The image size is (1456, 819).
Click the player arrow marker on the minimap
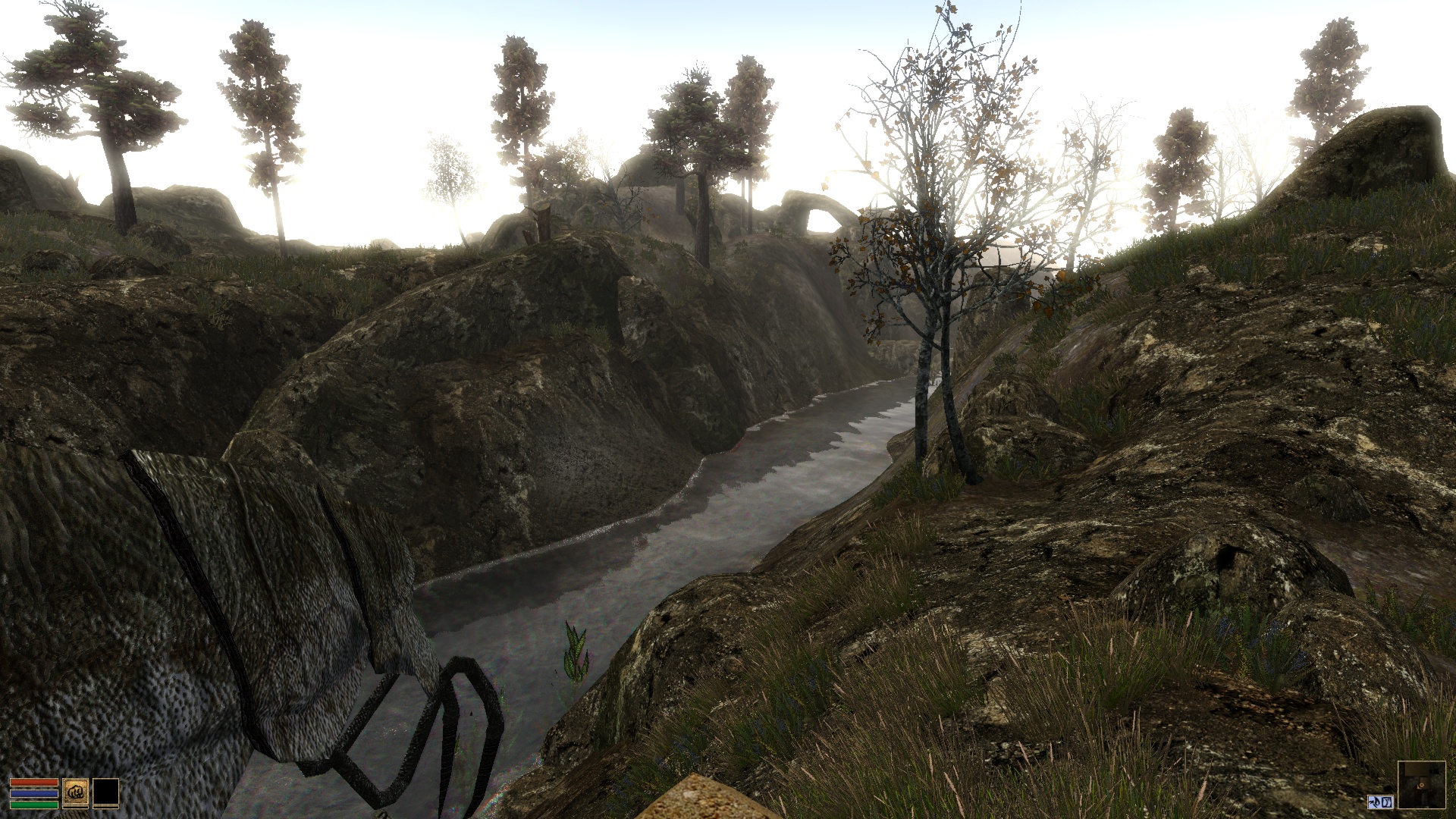(1421, 786)
